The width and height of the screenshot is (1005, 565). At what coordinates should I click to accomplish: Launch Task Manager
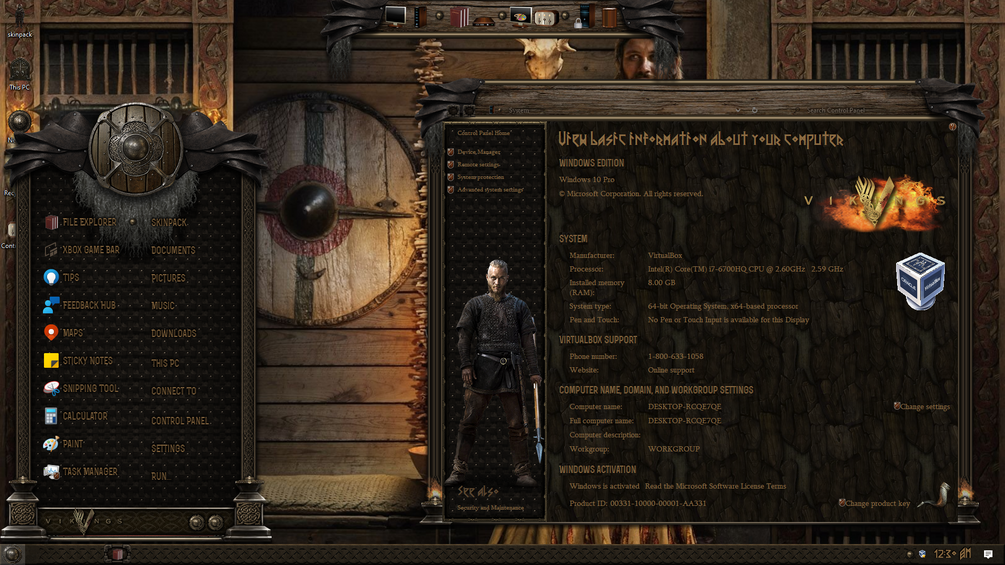[89, 471]
